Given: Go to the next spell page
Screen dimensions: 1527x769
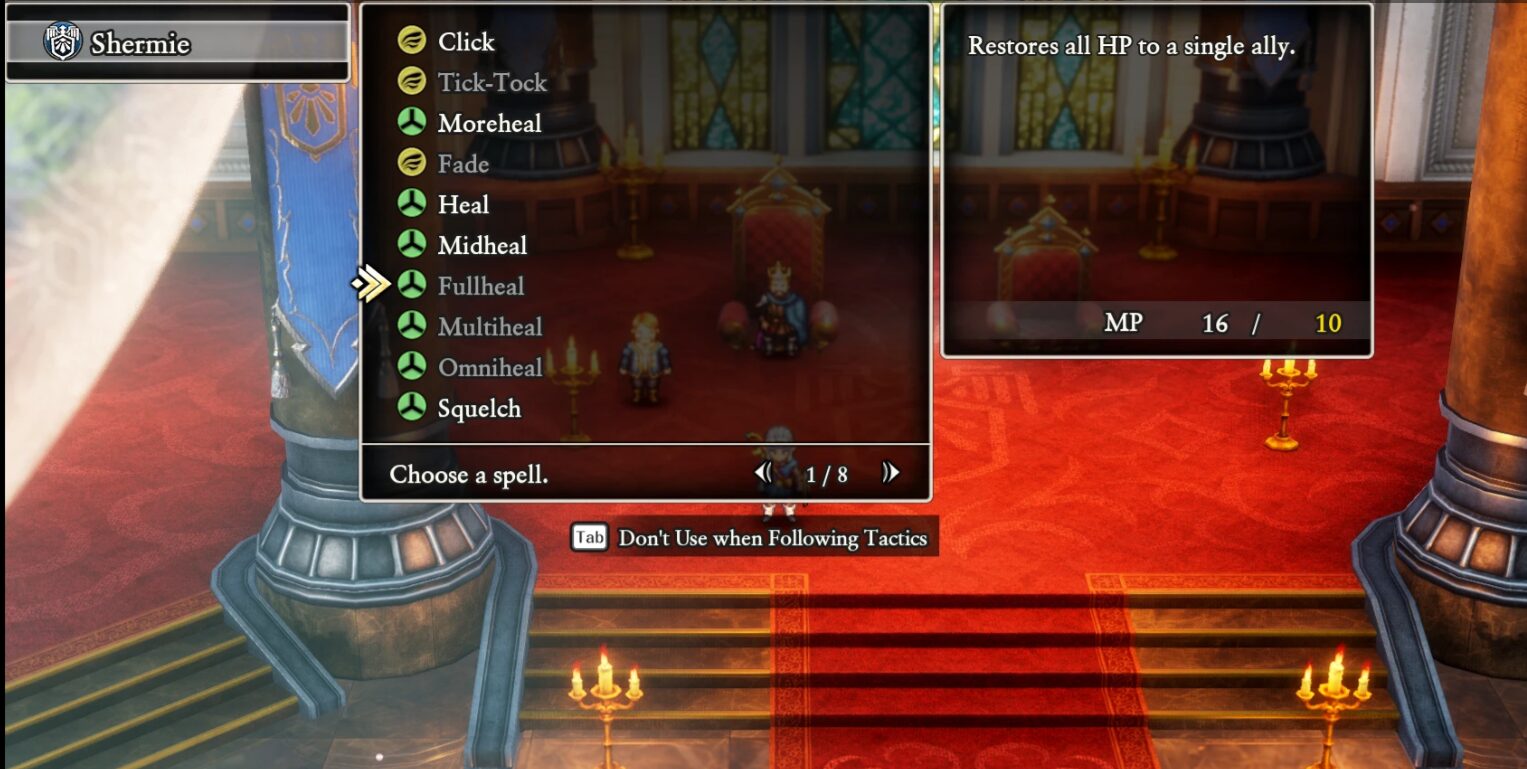Looking at the screenshot, I should [890, 473].
